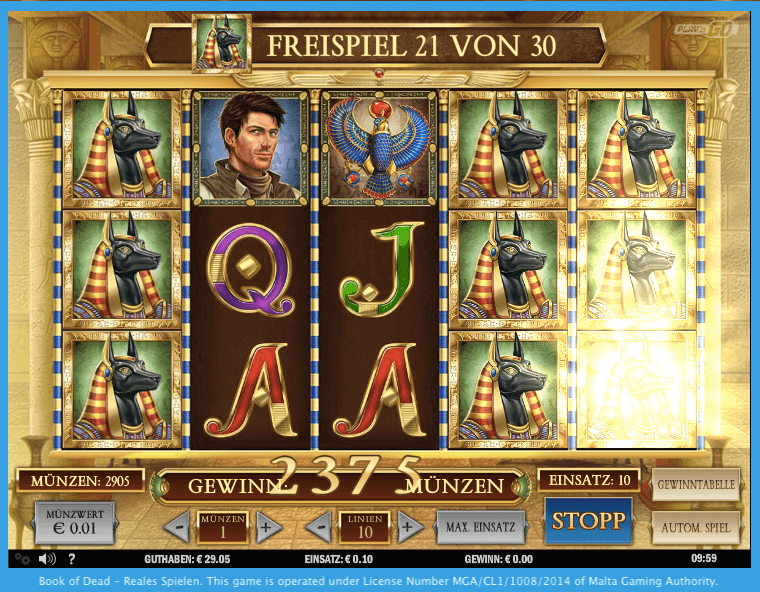Click the blue STOPP button

[589, 521]
